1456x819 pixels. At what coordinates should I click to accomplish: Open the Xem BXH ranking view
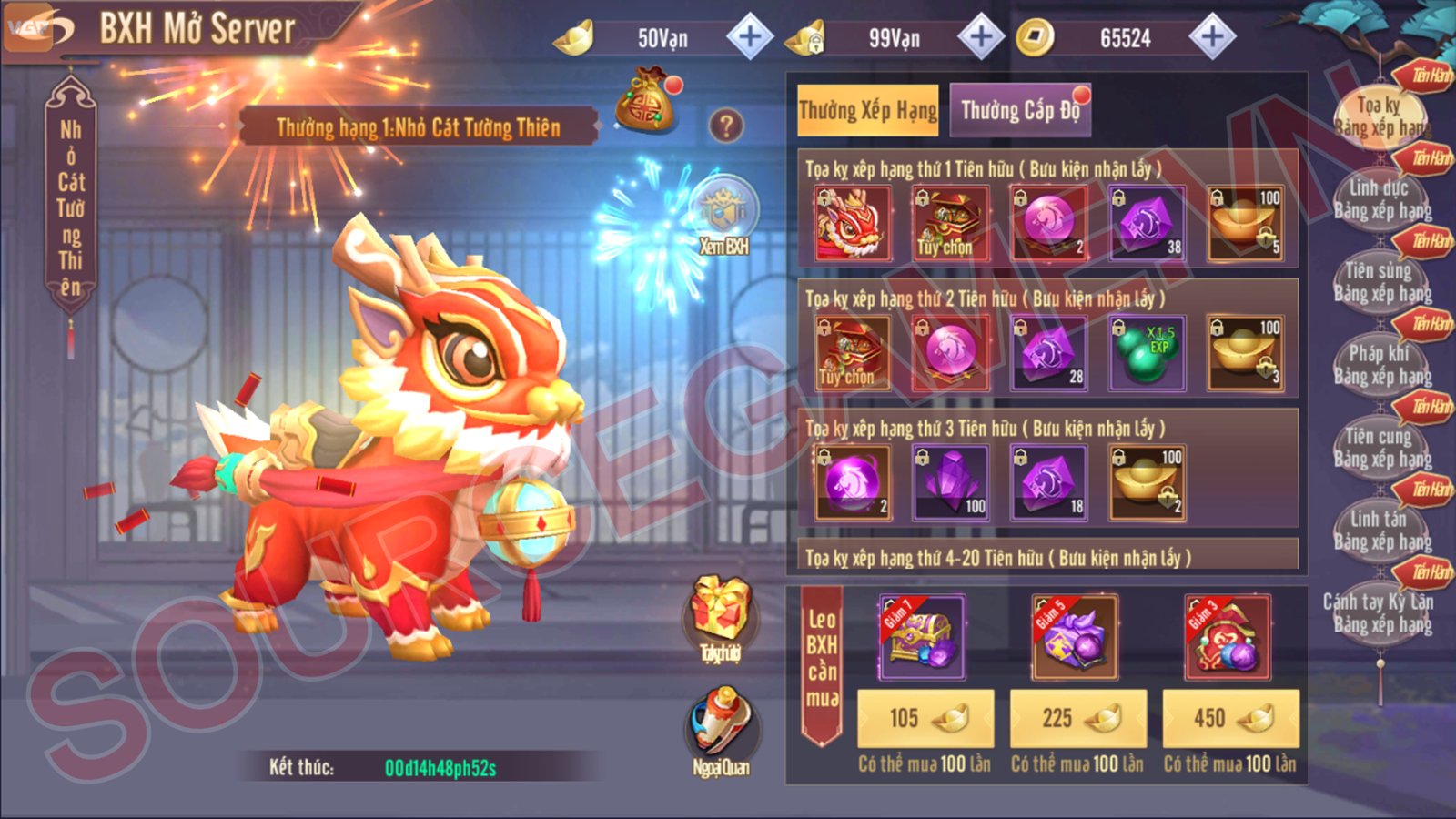pyautogui.click(x=723, y=218)
